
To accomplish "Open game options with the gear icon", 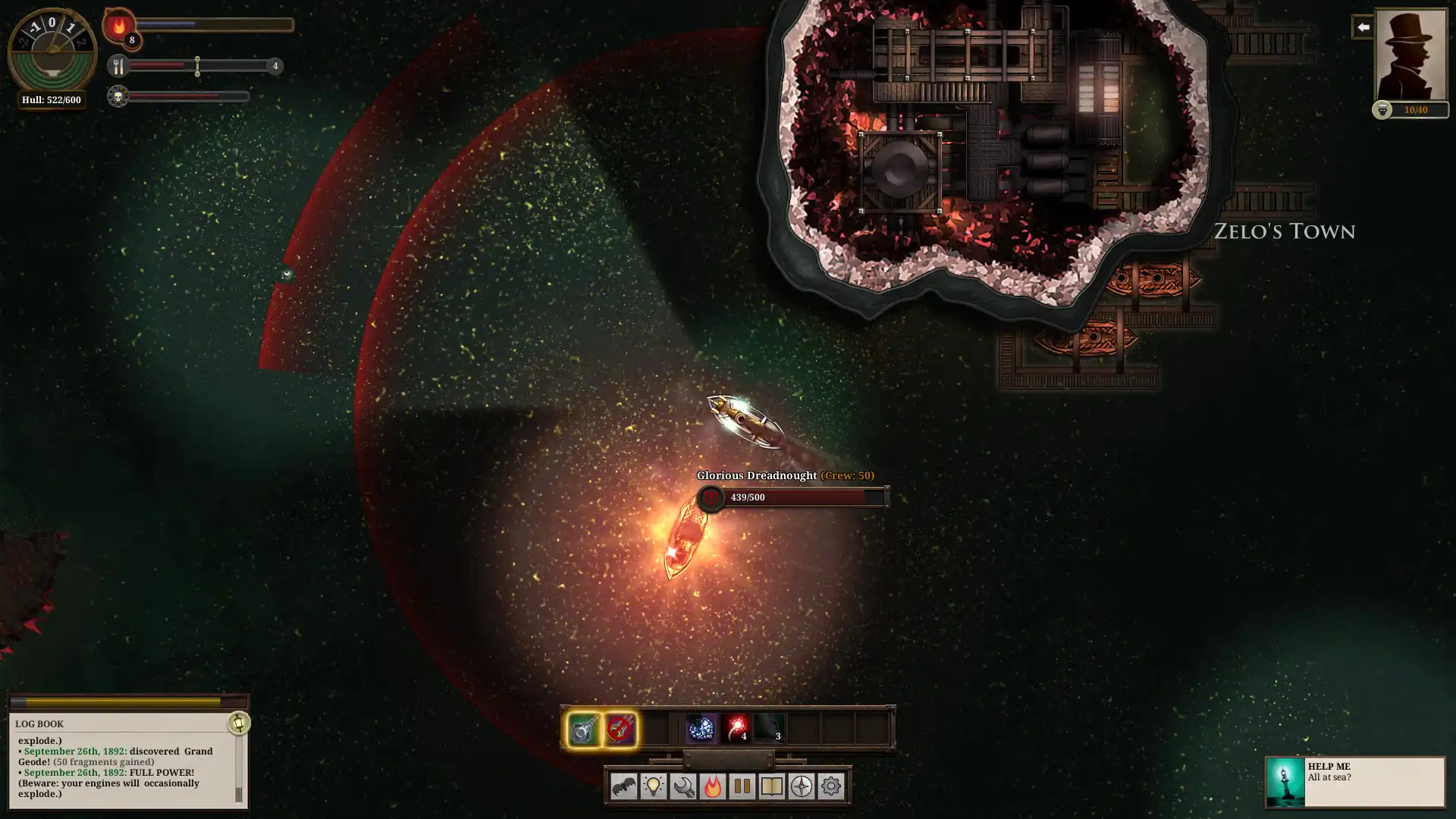I will [832, 787].
